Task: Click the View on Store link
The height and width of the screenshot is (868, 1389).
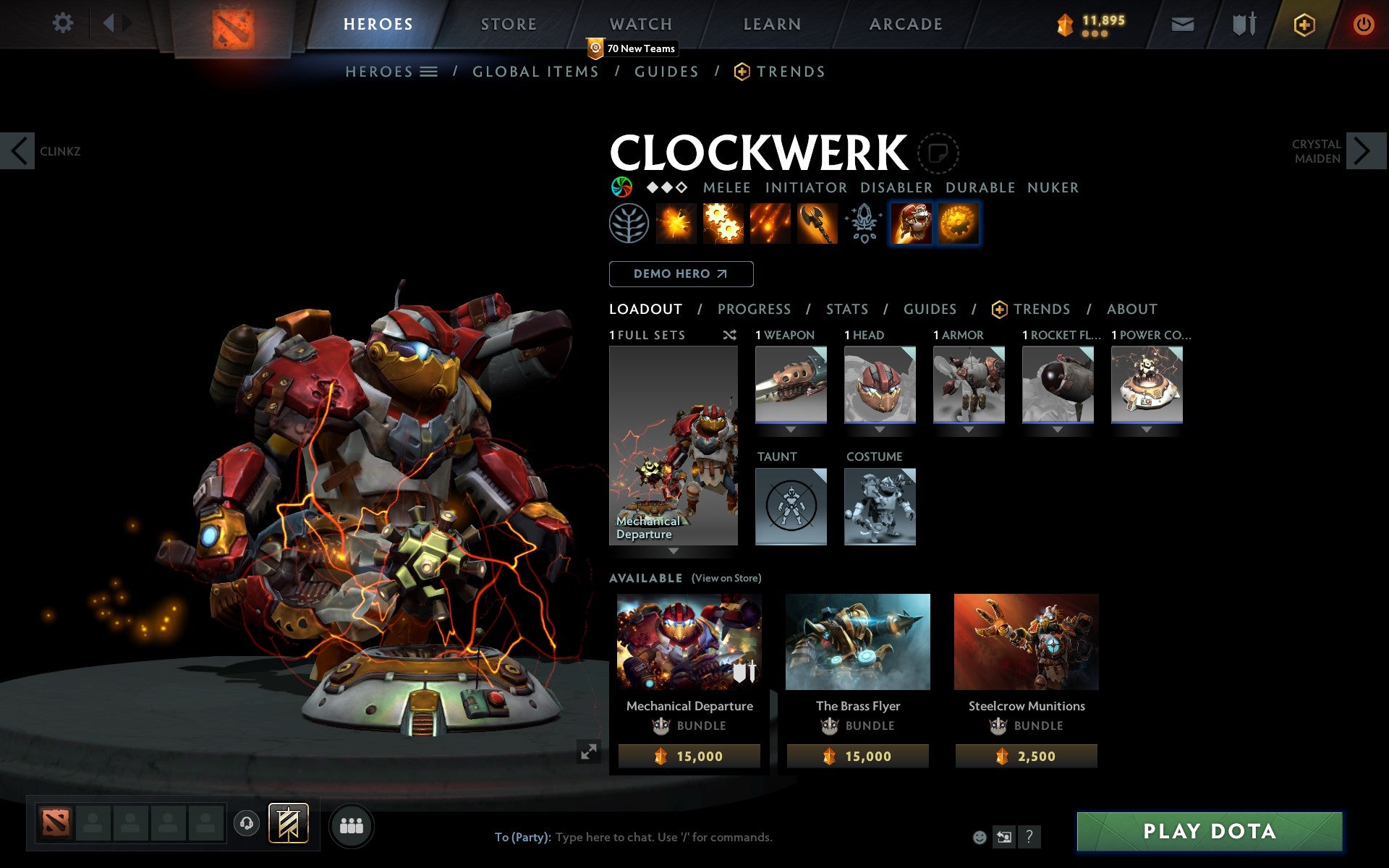Action: click(x=726, y=578)
